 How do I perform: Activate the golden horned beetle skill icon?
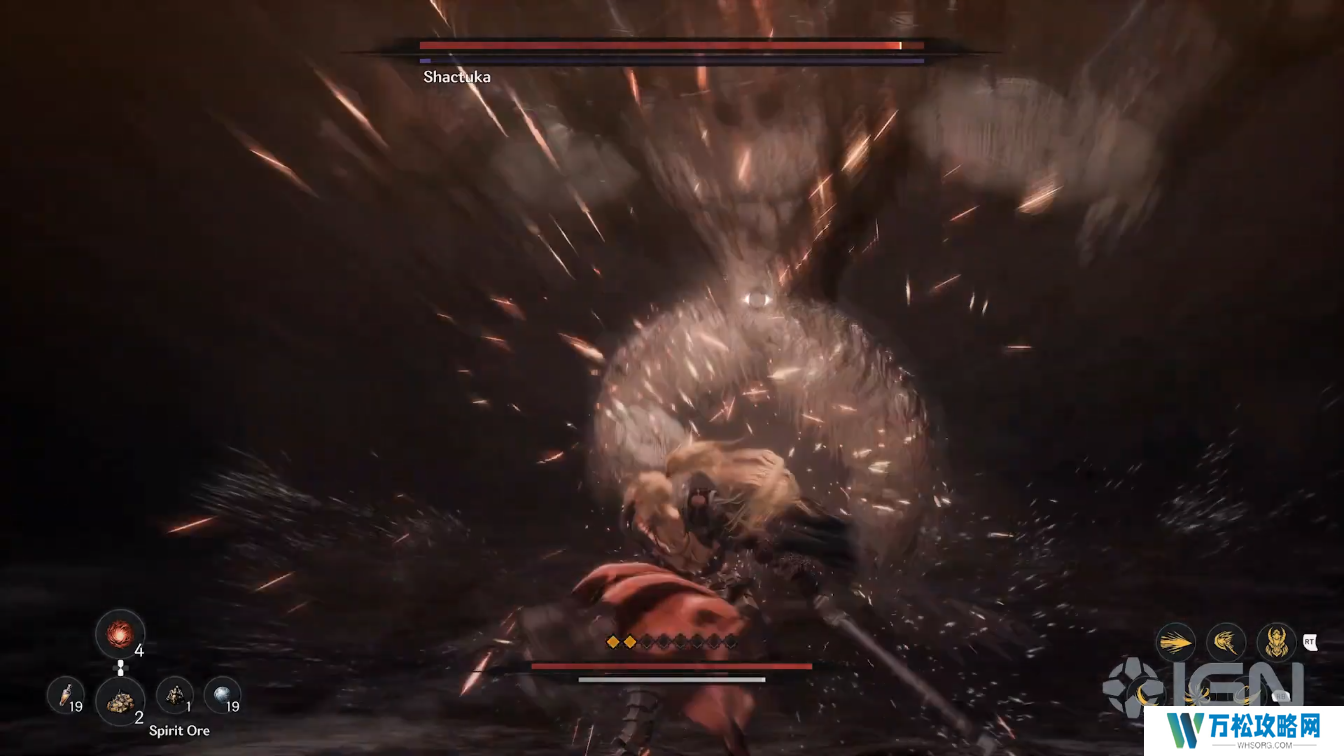(1275, 642)
